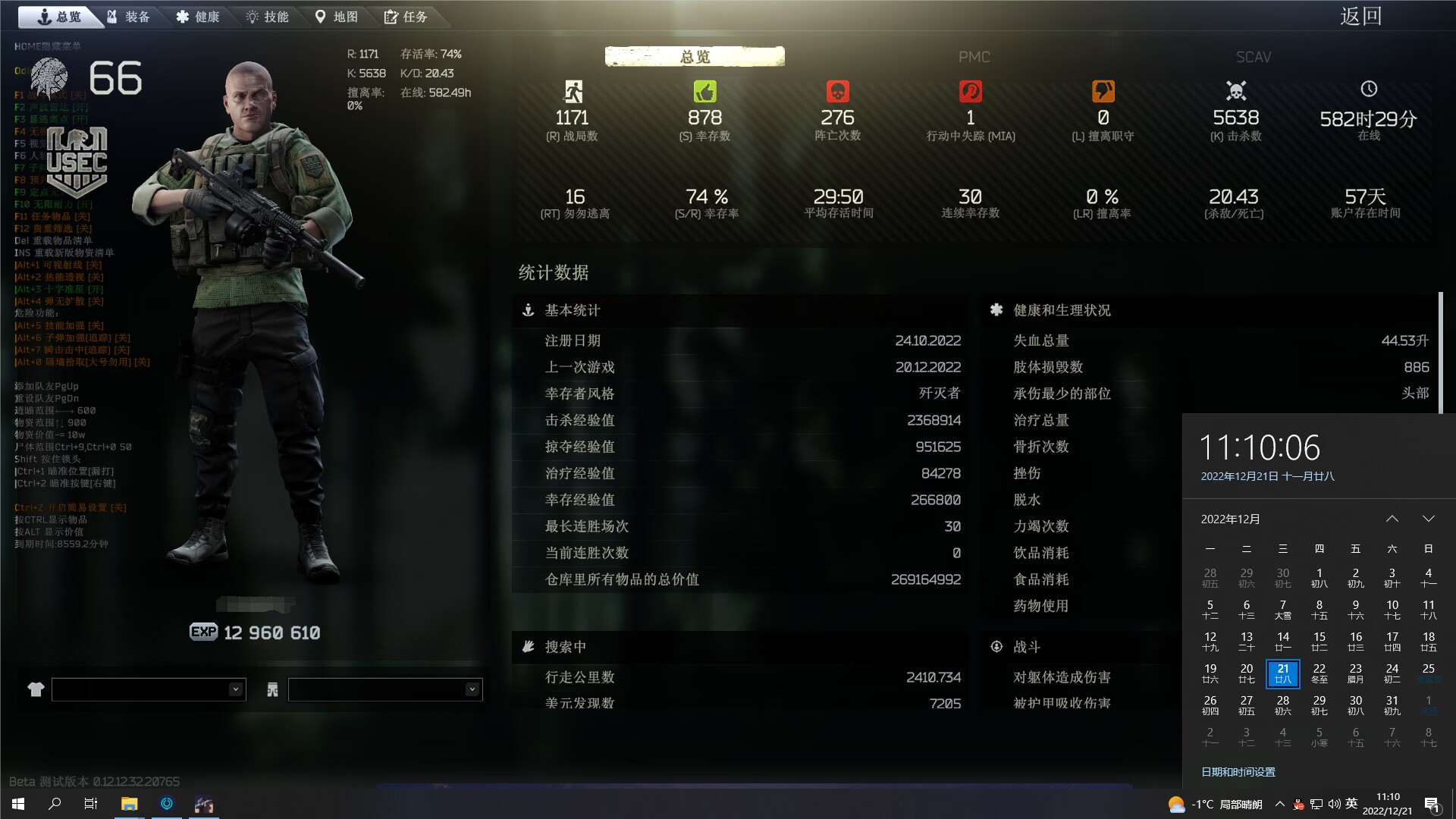Open 日期和时间设置 date settings link
Image resolution: width=1456 pixels, height=819 pixels.
click(x=1238, y=772)
